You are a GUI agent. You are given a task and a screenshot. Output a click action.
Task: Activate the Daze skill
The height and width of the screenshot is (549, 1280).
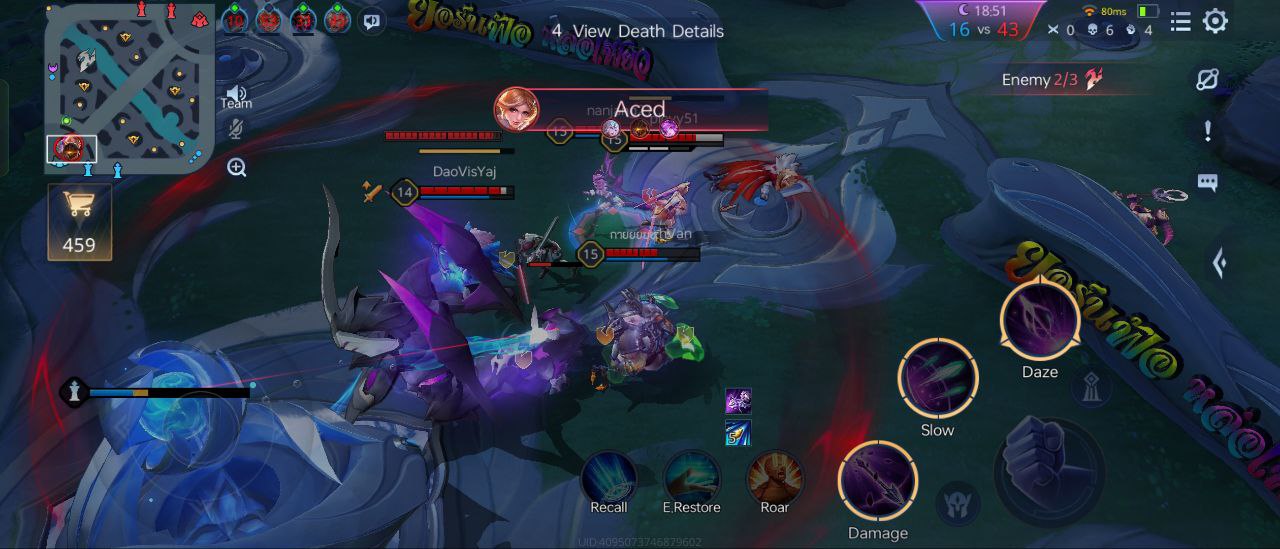coord(1040,322)
